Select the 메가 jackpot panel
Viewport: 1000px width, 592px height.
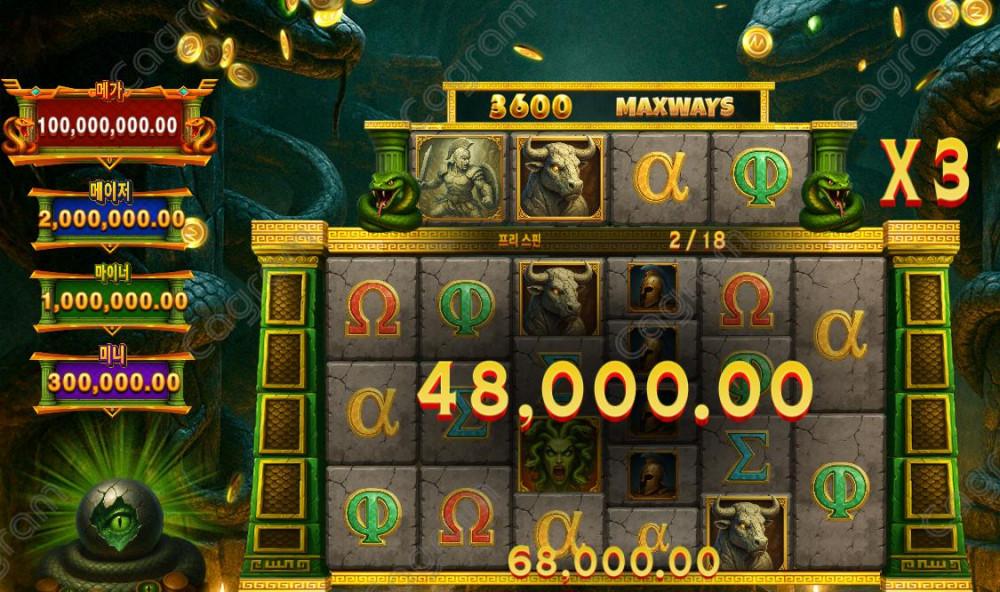click(x=108, y=125)
